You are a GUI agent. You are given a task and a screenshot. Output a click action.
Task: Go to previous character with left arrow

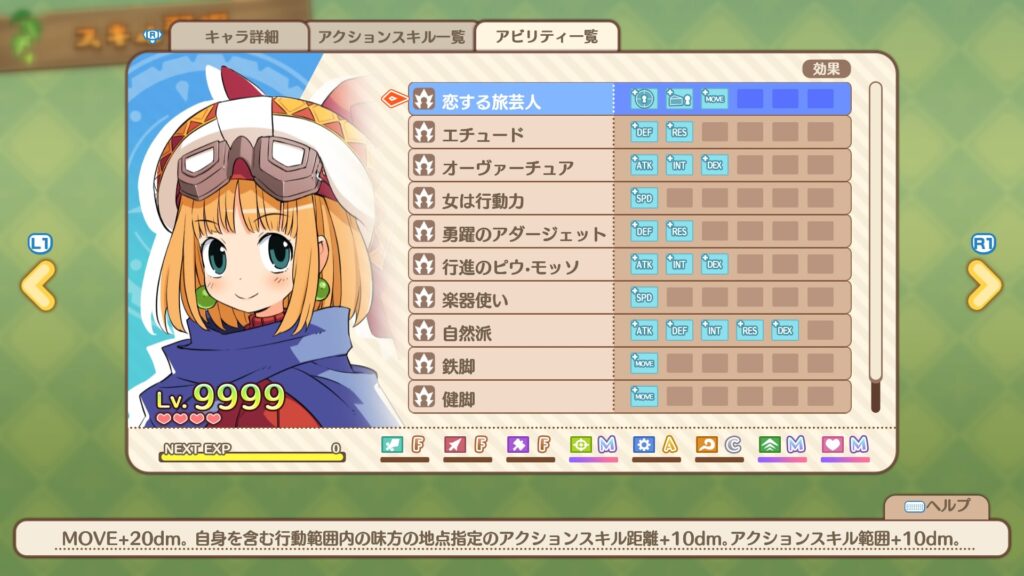(x=38, y=286)
